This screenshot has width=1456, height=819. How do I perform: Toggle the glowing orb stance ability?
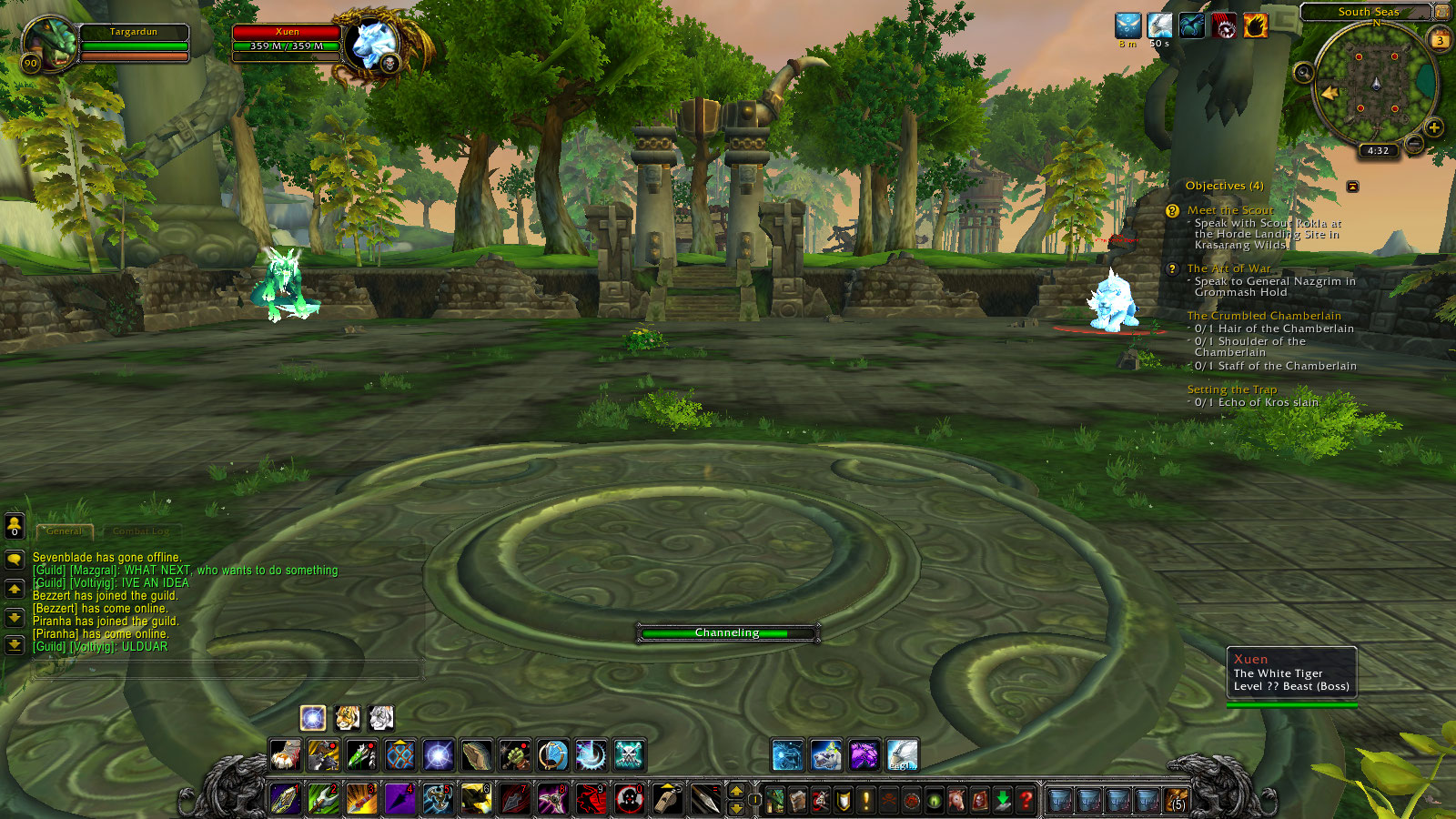[x=312, y=720]
